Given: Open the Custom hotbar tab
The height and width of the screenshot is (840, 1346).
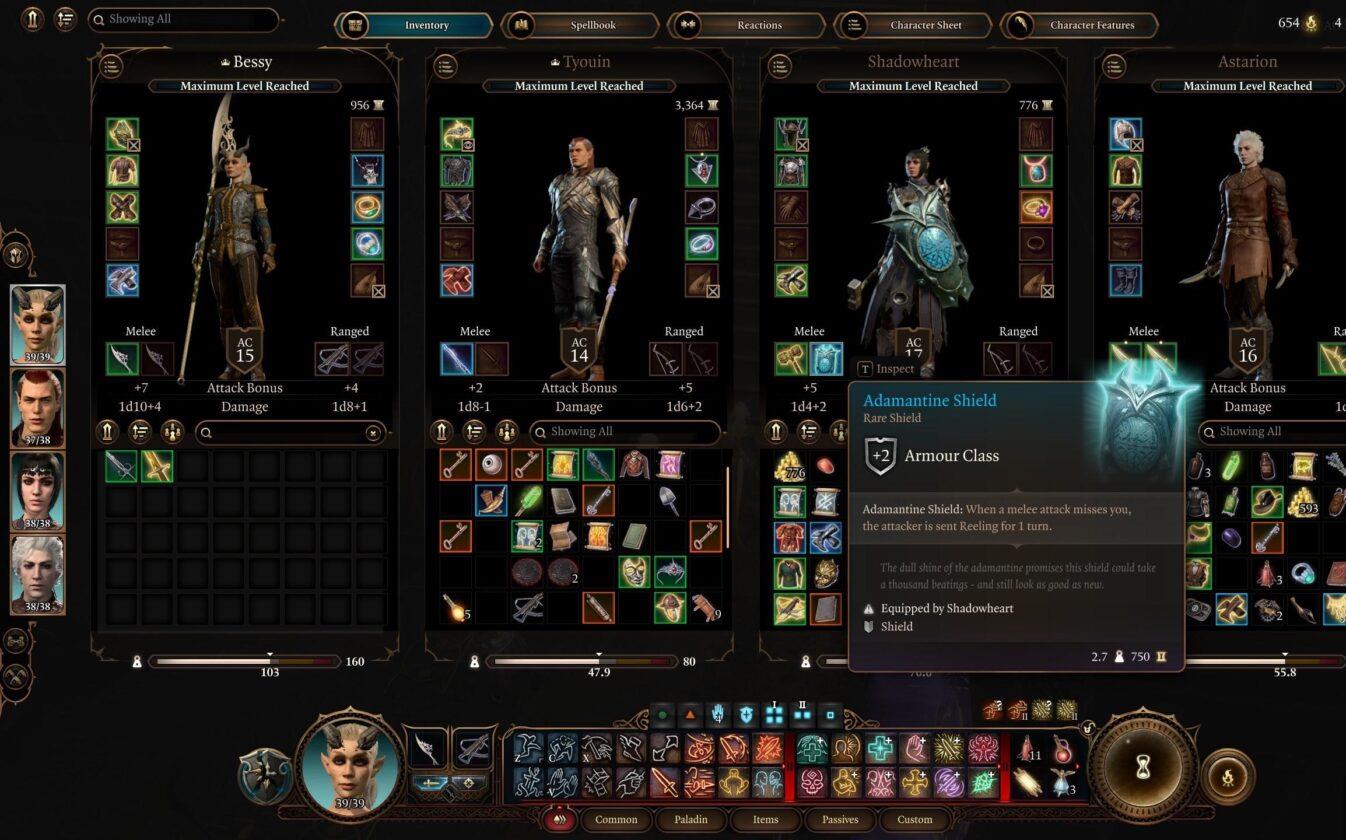Looking at the screenshot, I should [914, 819].
